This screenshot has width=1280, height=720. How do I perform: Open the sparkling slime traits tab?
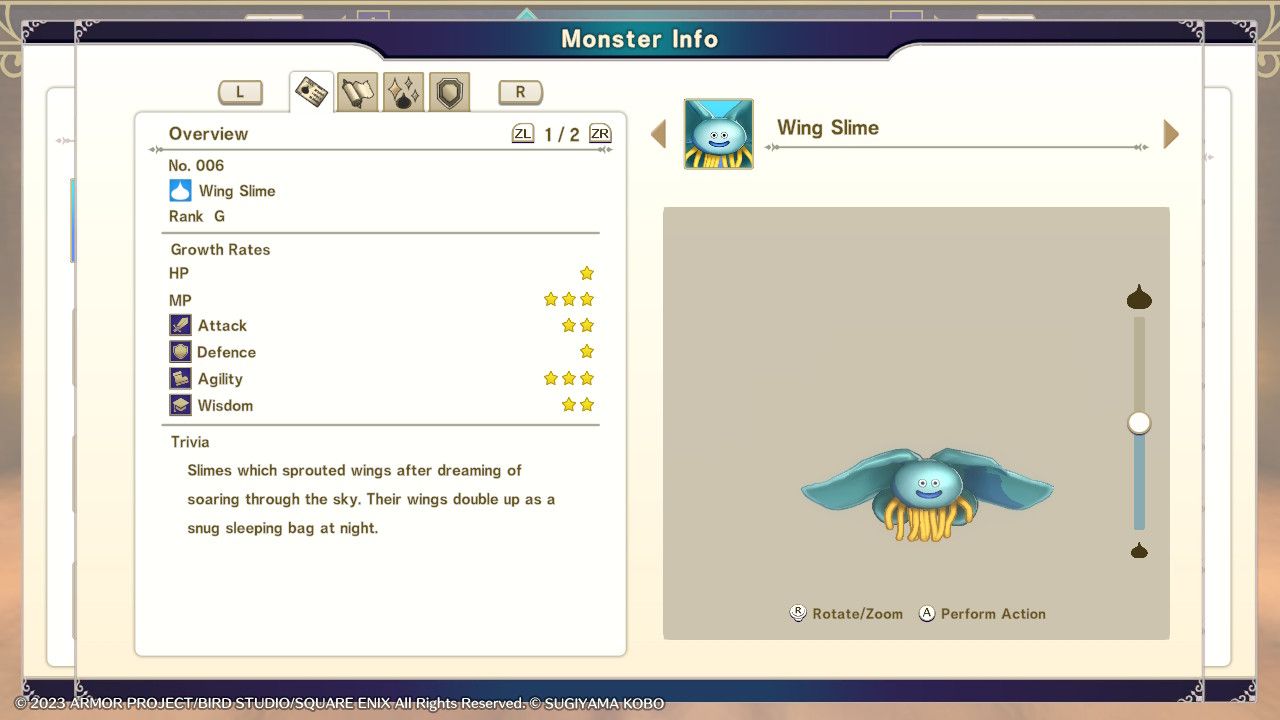pos(403,90)
